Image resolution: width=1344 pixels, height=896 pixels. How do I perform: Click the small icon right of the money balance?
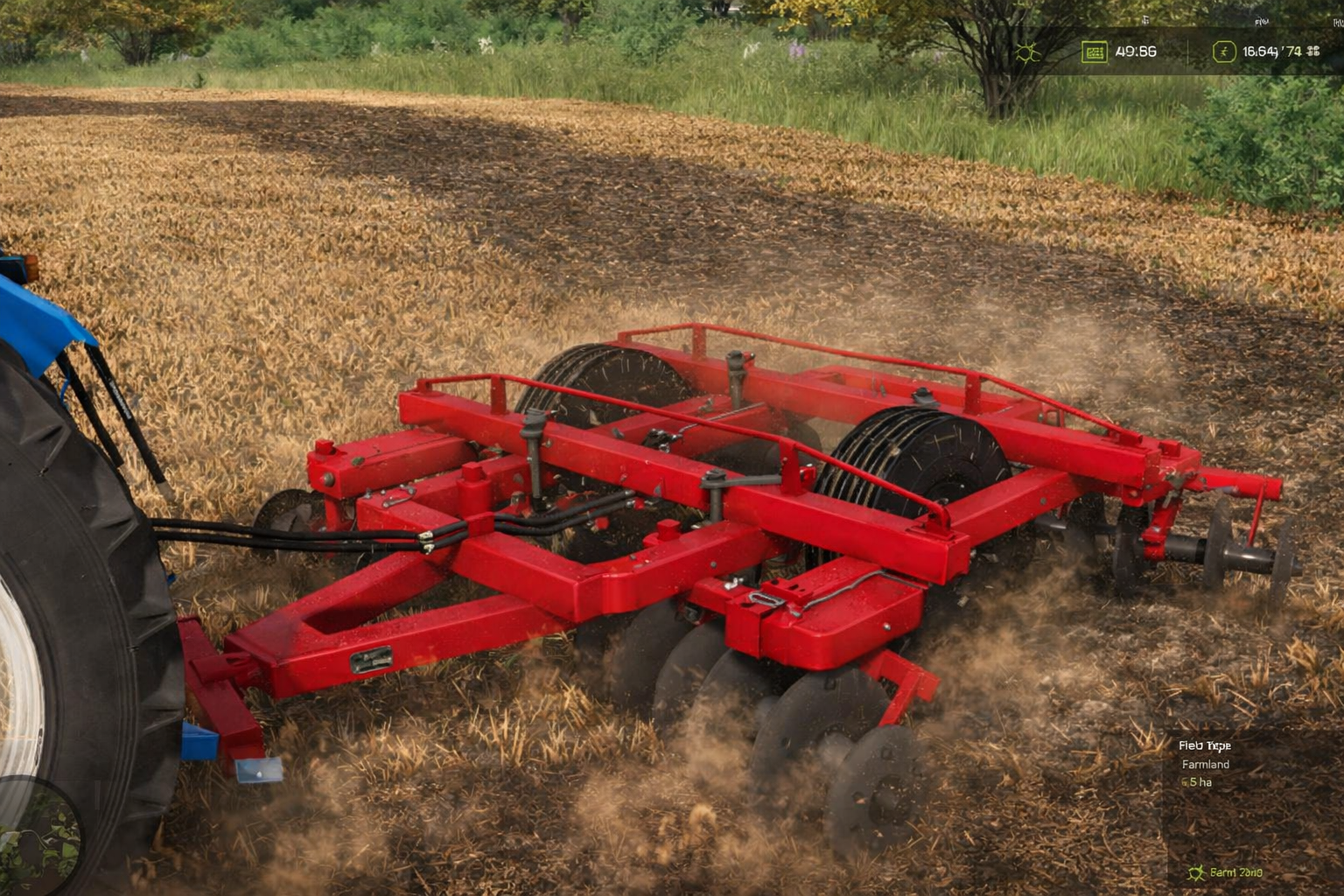pyautogui.click(x=1314, y=51)
